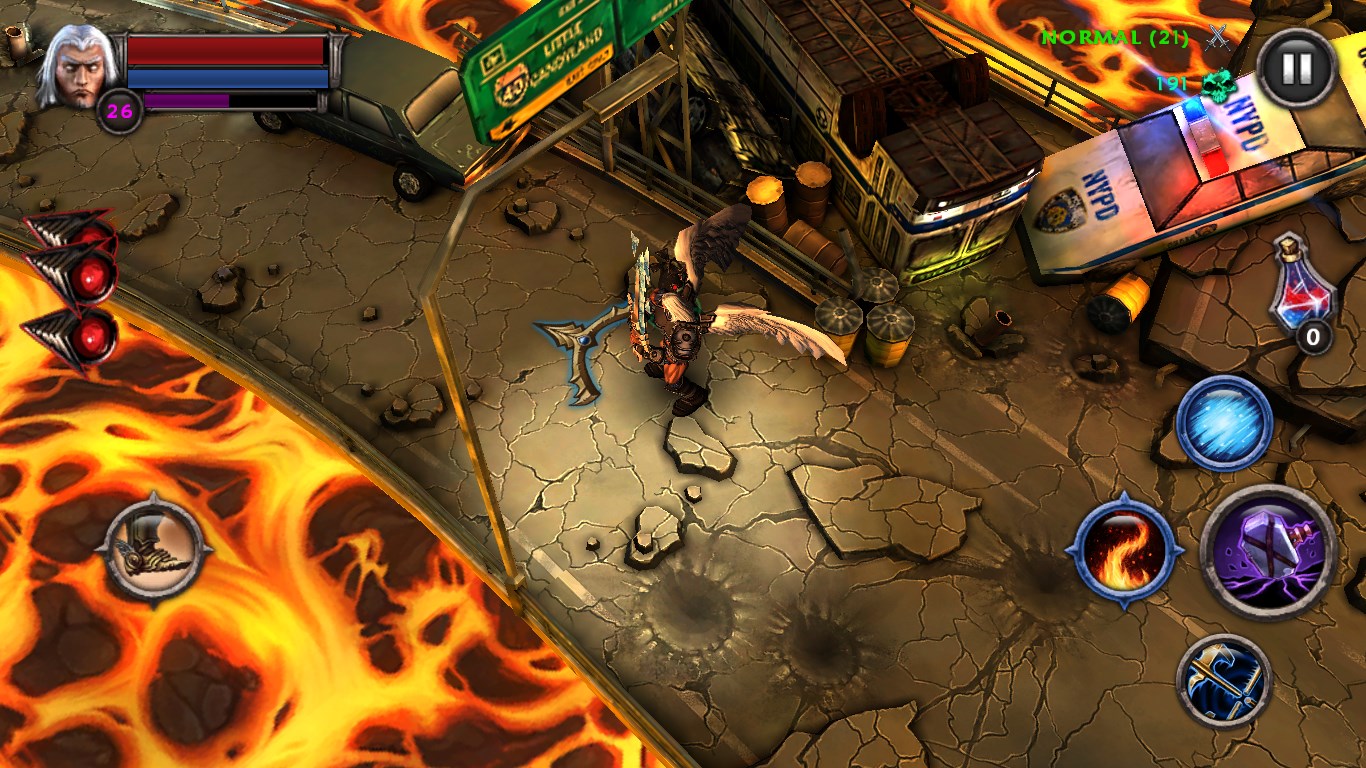Tap the crossed swords difficulty icon

[1217, 38]
